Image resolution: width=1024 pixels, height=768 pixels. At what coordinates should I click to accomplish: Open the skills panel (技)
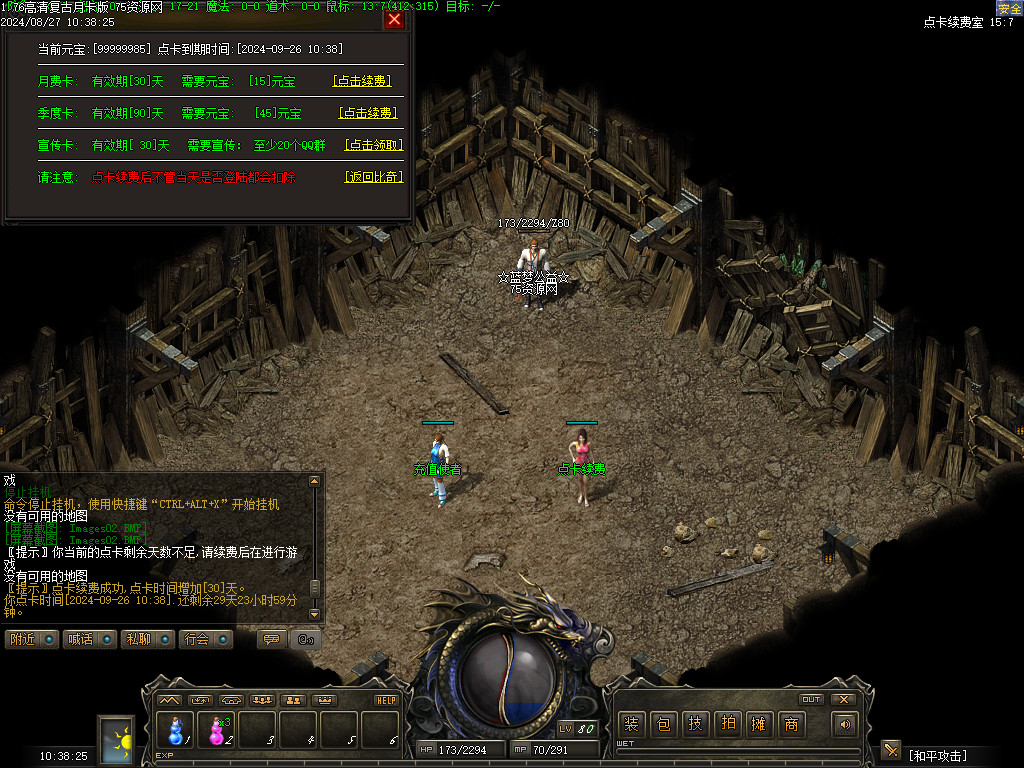click(x=695, y=725)
